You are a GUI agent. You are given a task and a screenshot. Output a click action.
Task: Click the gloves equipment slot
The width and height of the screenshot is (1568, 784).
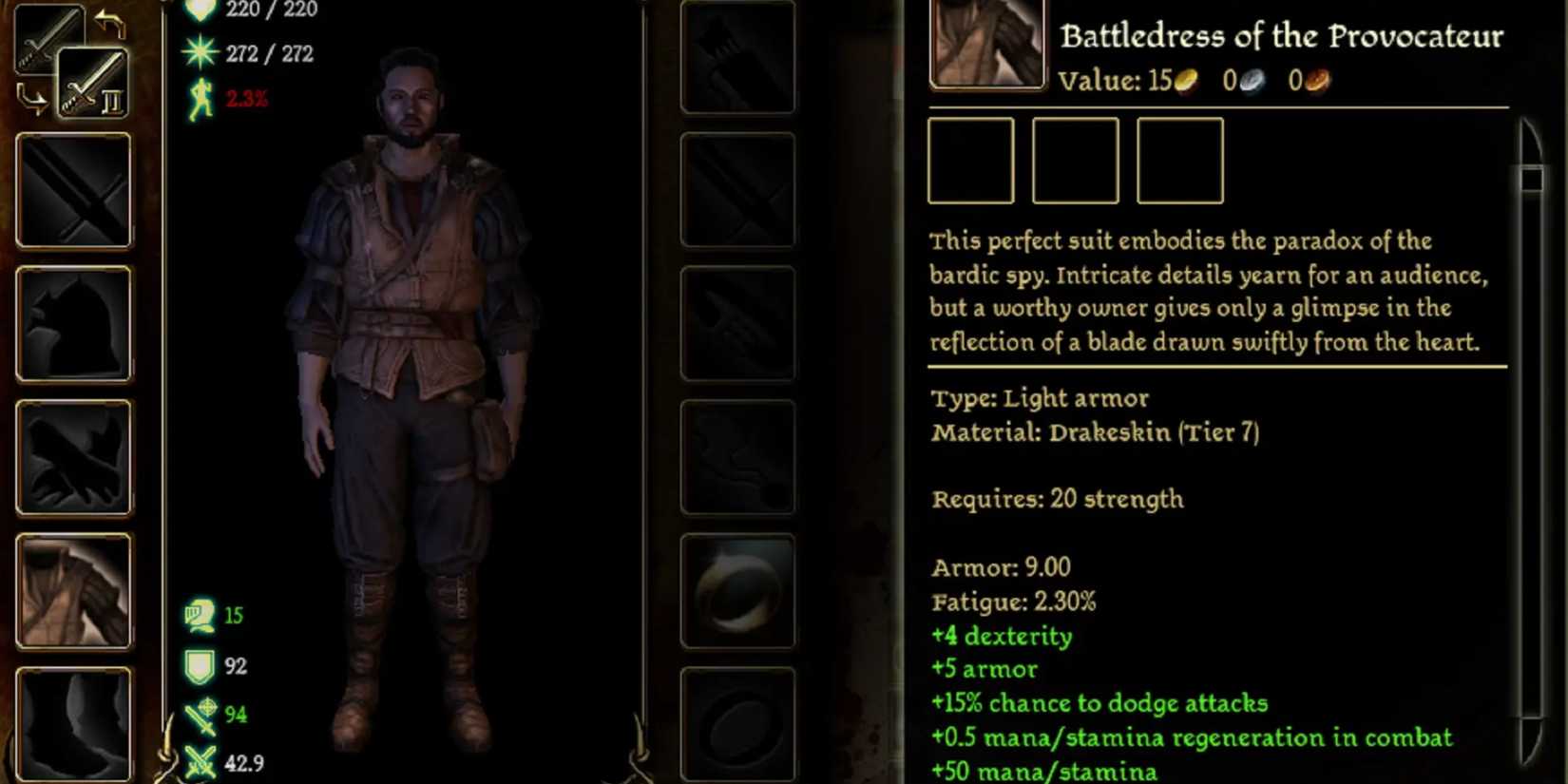click(74, 459)
